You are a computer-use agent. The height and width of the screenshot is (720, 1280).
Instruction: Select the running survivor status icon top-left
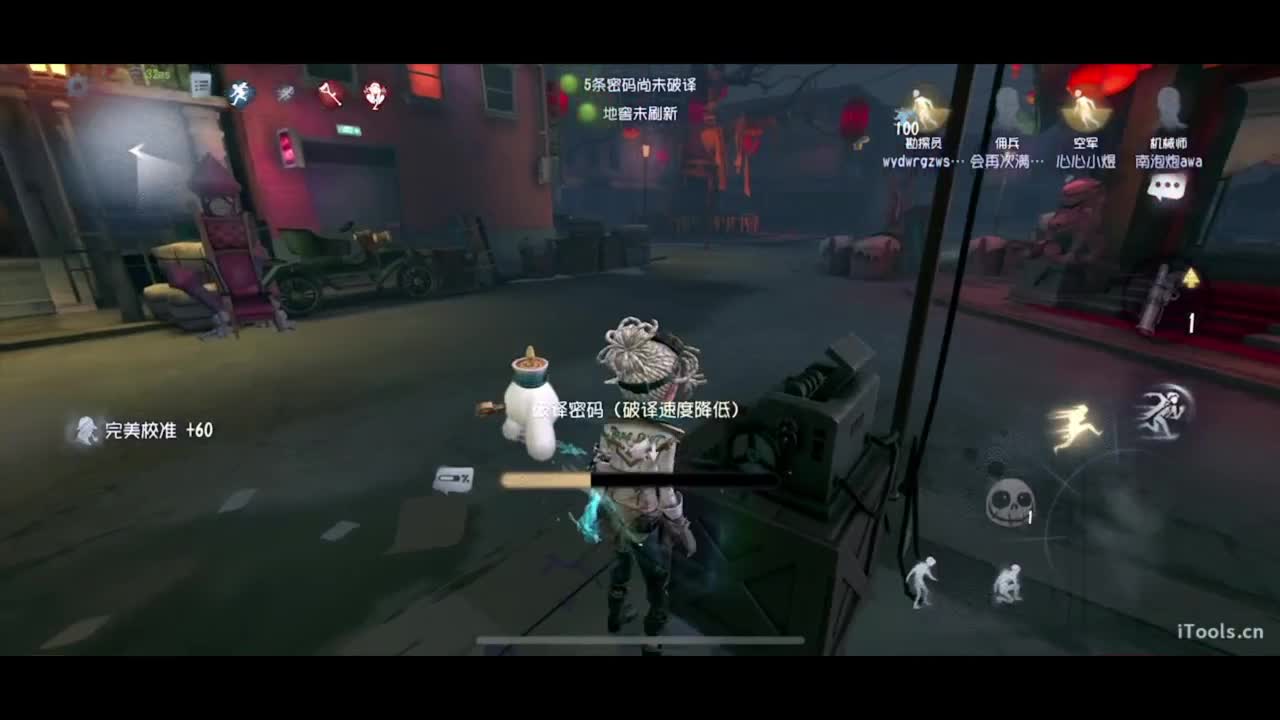[239, 91]
